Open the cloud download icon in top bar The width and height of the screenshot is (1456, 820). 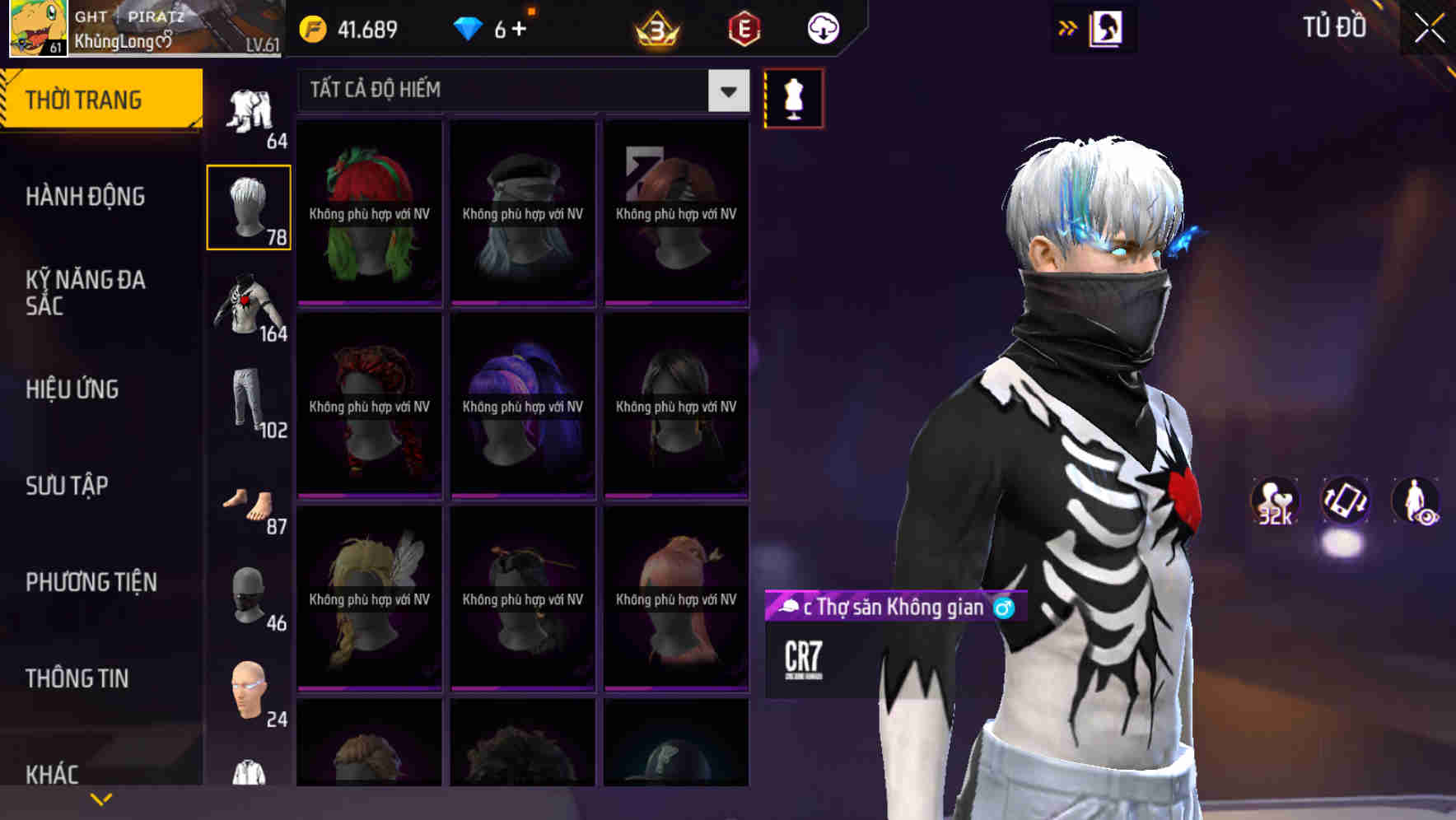822,27
